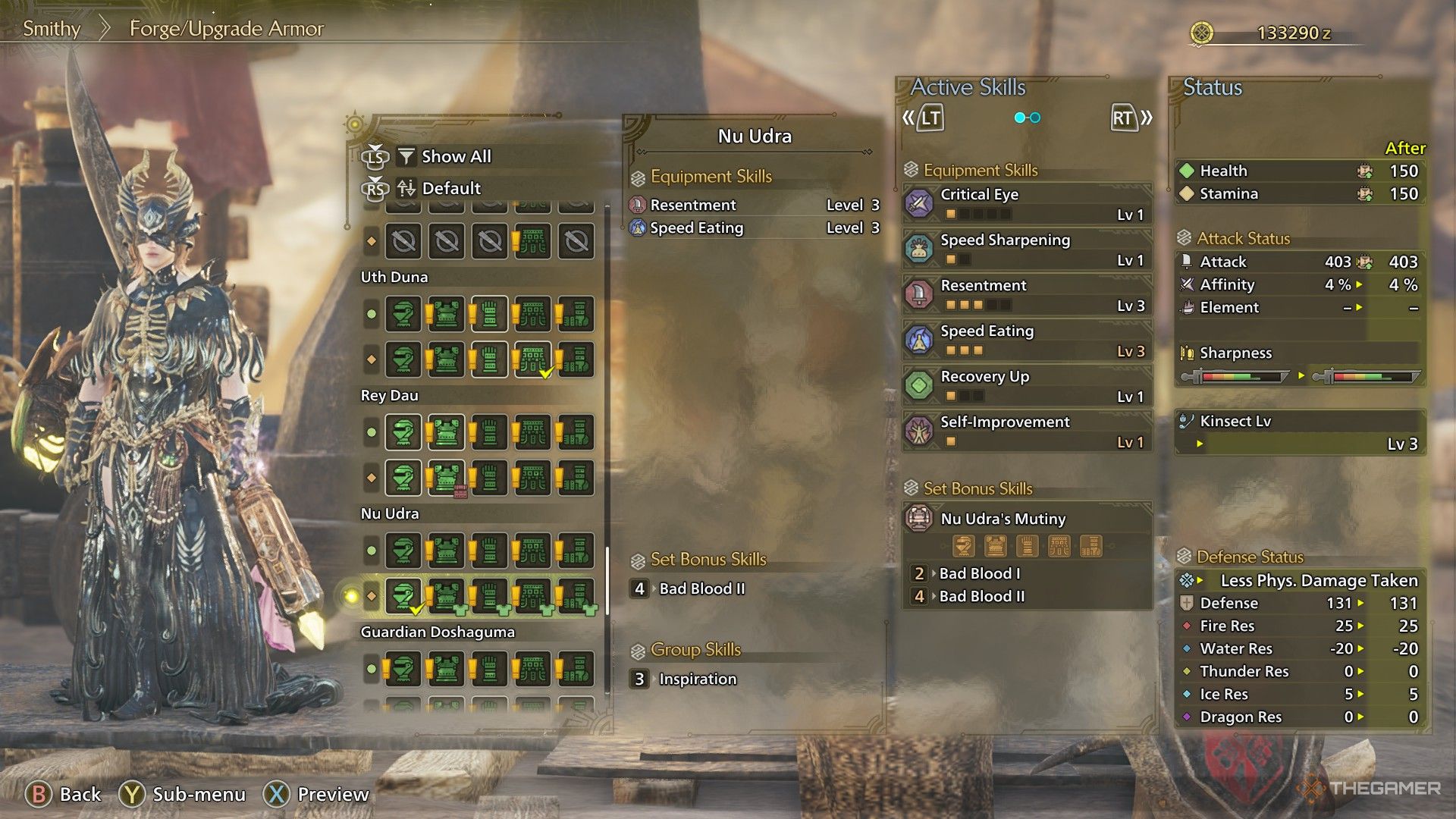Select the checkmarked Nu Udra helm
The image size is (1456, 819).
click(x=403, y=596)
